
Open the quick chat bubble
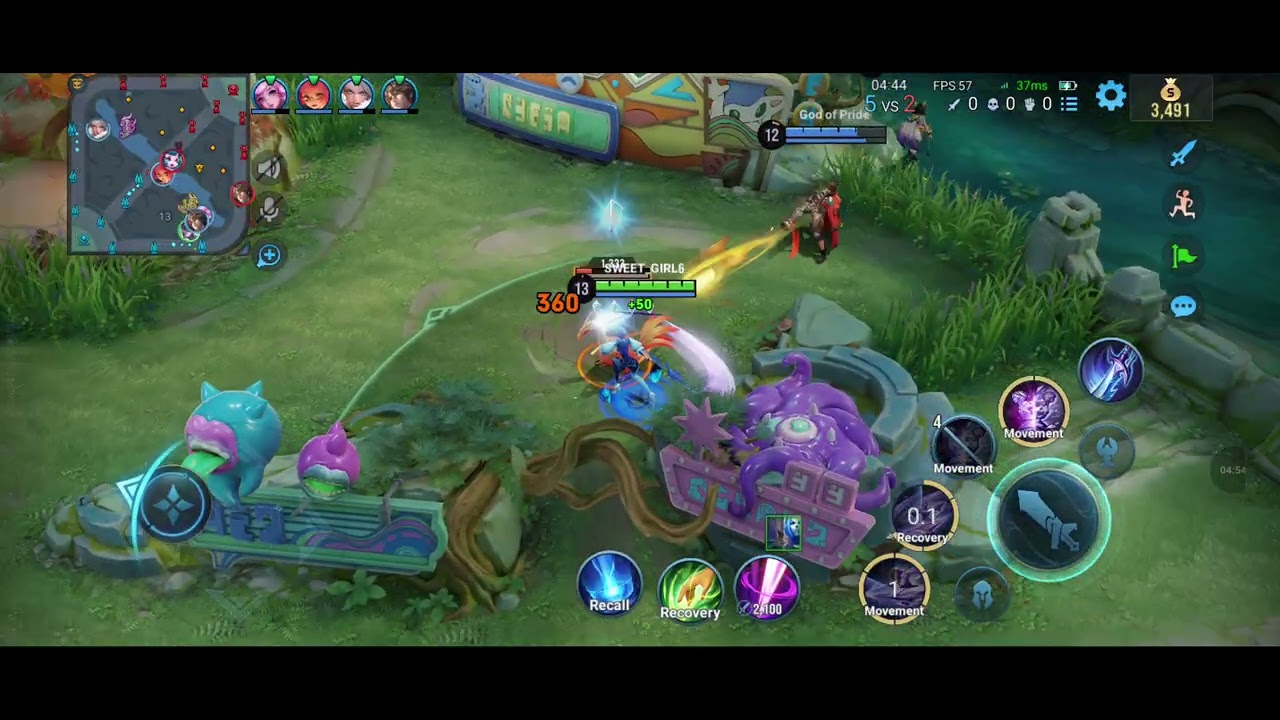pos(1183,306)
